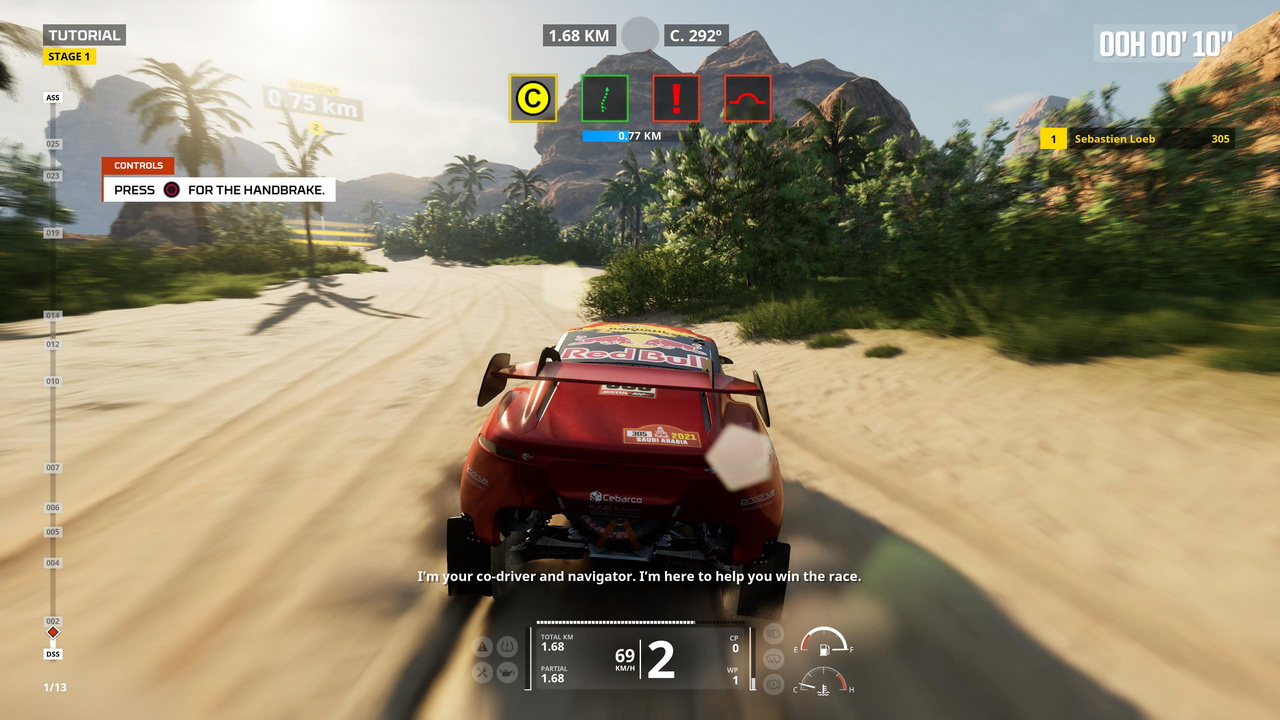Click the windshield indicator icon
Viewport: 1280px width, 720px height.
pos(773,659)
